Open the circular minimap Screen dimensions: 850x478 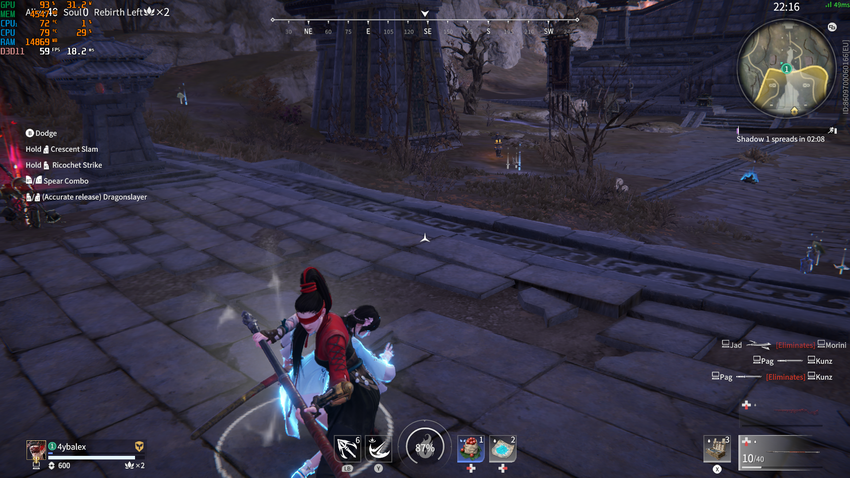tap(787, 67)
